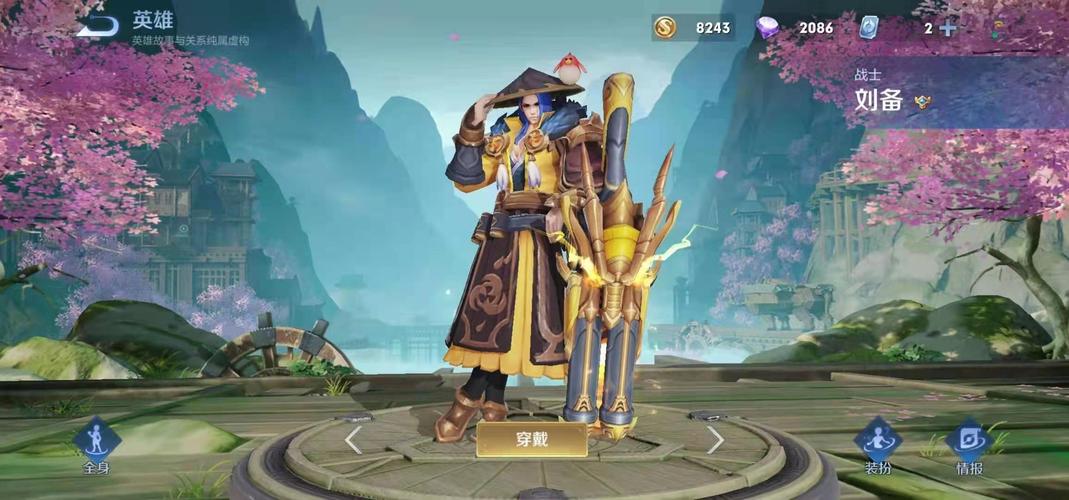The height and width of the screenshot is (500, 1069).
Task: Tap the plus button to add tickets
Action: (x=948, y=28)
